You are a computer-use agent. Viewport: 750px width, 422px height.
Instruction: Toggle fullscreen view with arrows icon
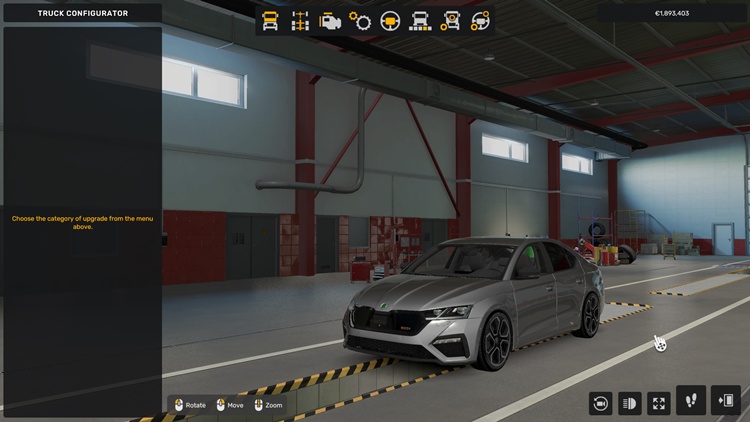(659, 403)
